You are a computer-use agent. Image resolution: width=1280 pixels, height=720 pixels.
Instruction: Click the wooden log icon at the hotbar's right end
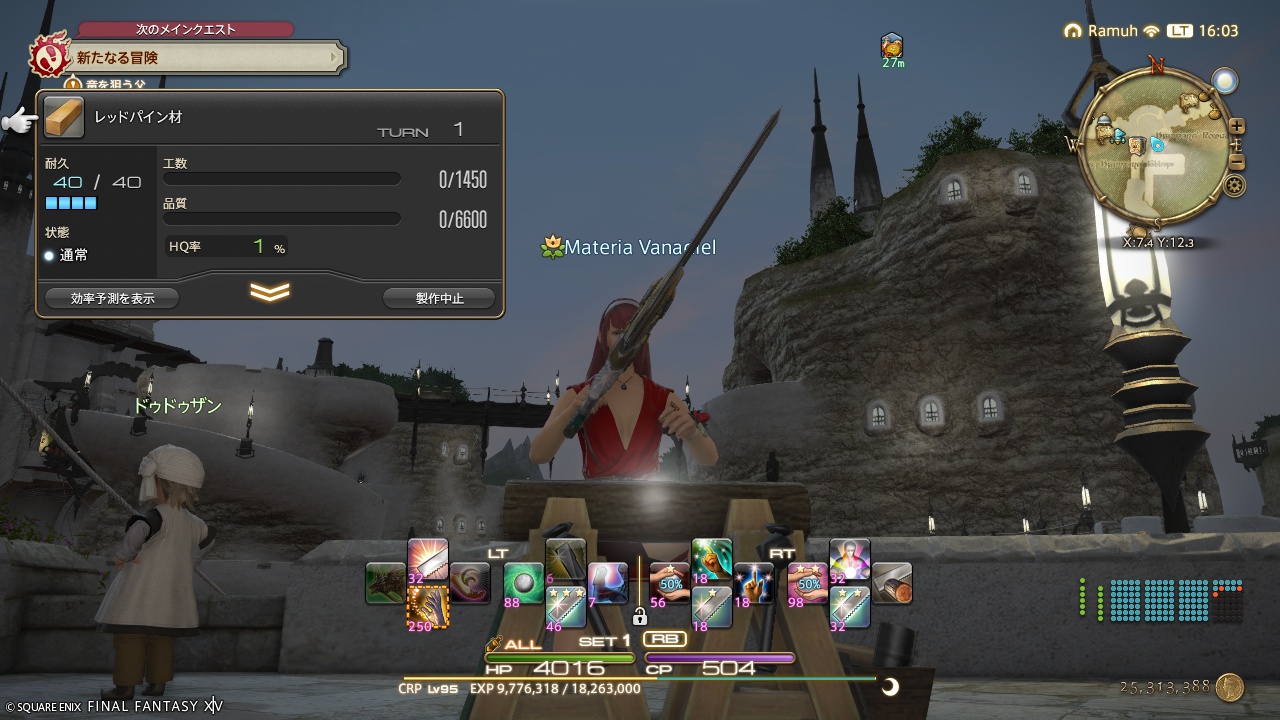[x=892, y=581]
